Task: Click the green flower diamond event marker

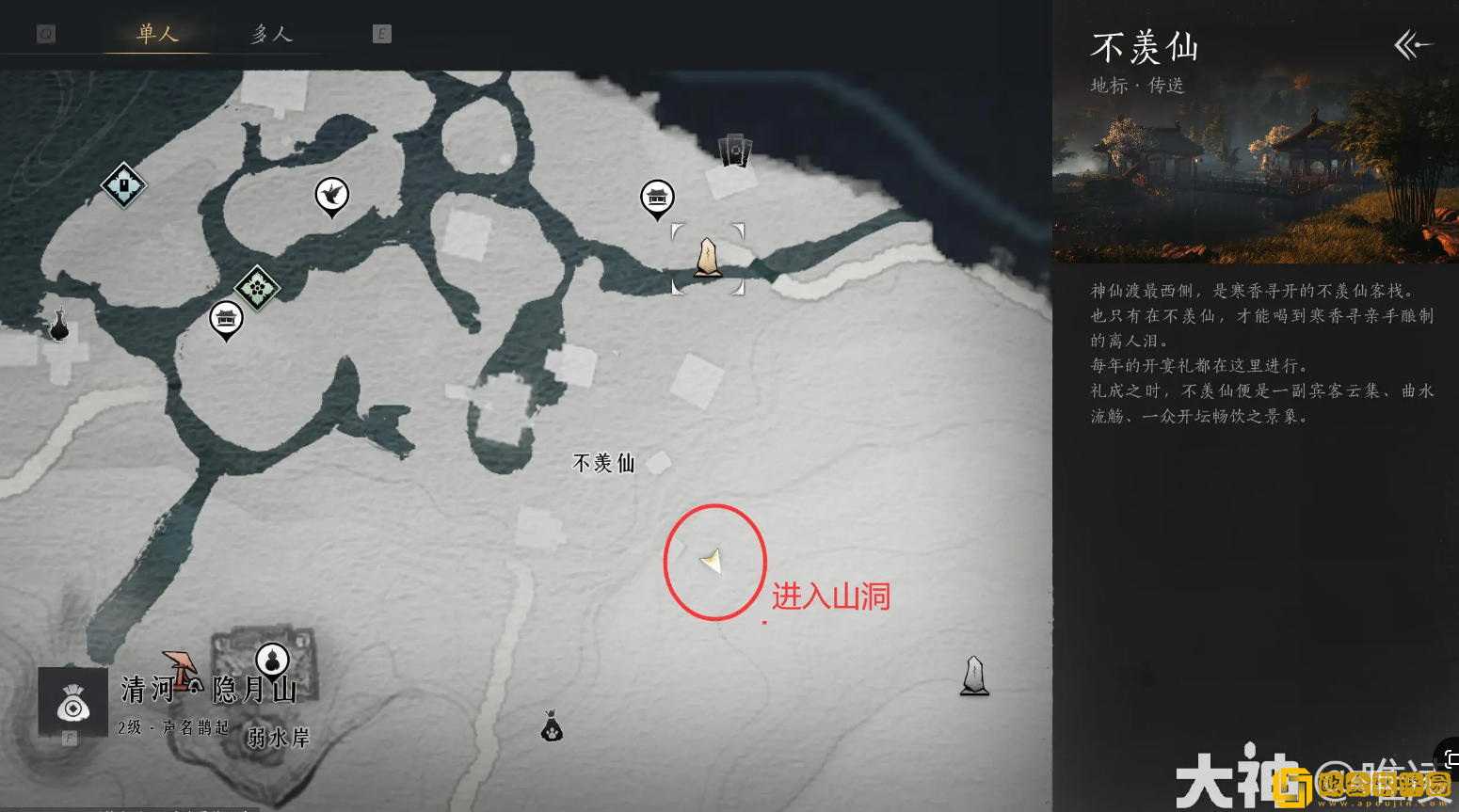Action: [x=256, y=287]
